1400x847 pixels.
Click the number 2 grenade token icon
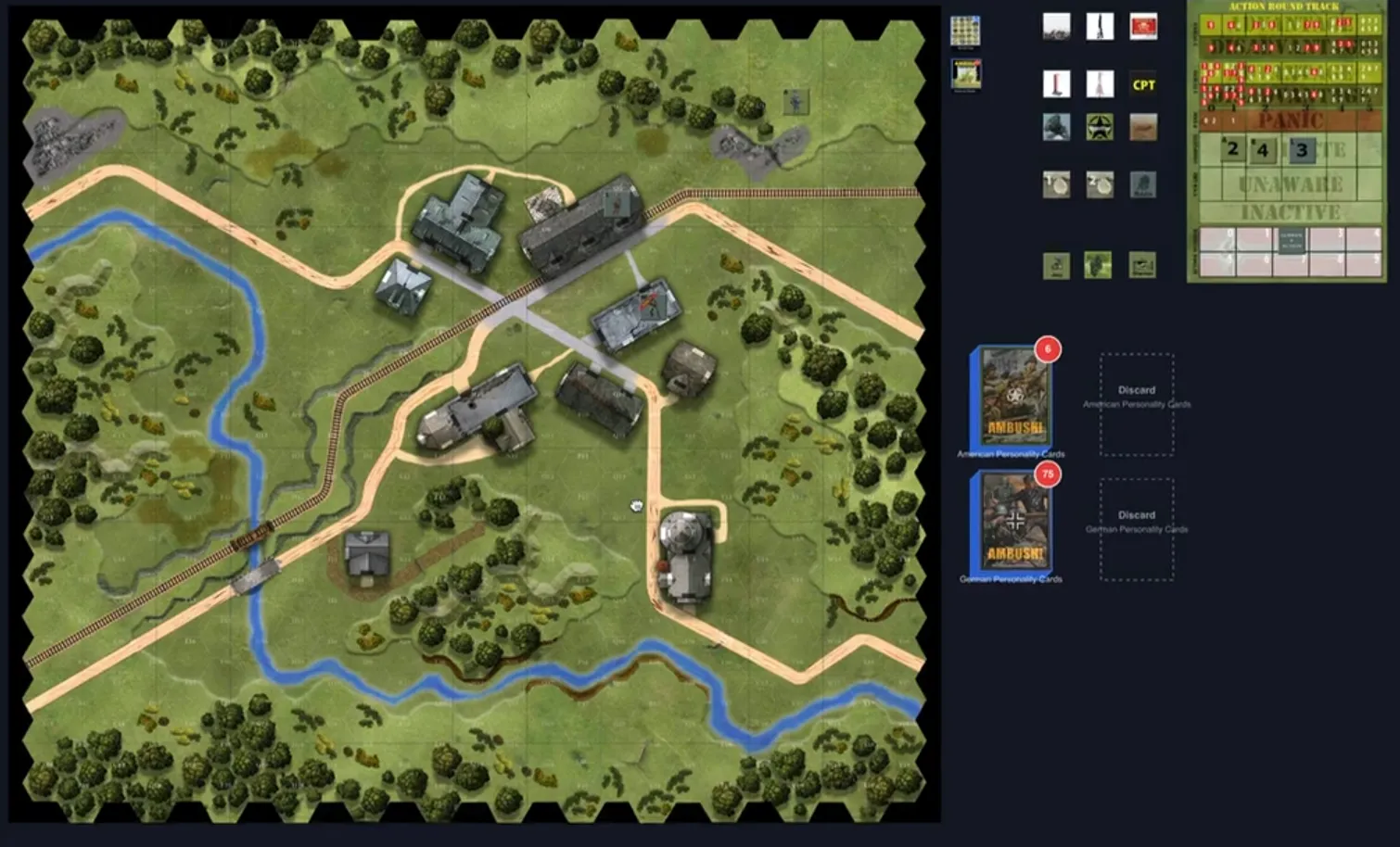(x=1100, y=184)
